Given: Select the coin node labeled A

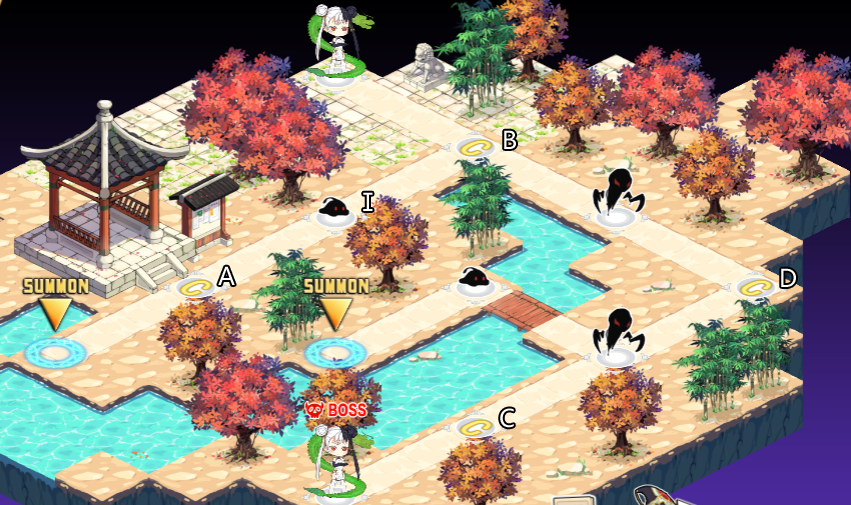Looking at the screenshot, I should 196,288.
